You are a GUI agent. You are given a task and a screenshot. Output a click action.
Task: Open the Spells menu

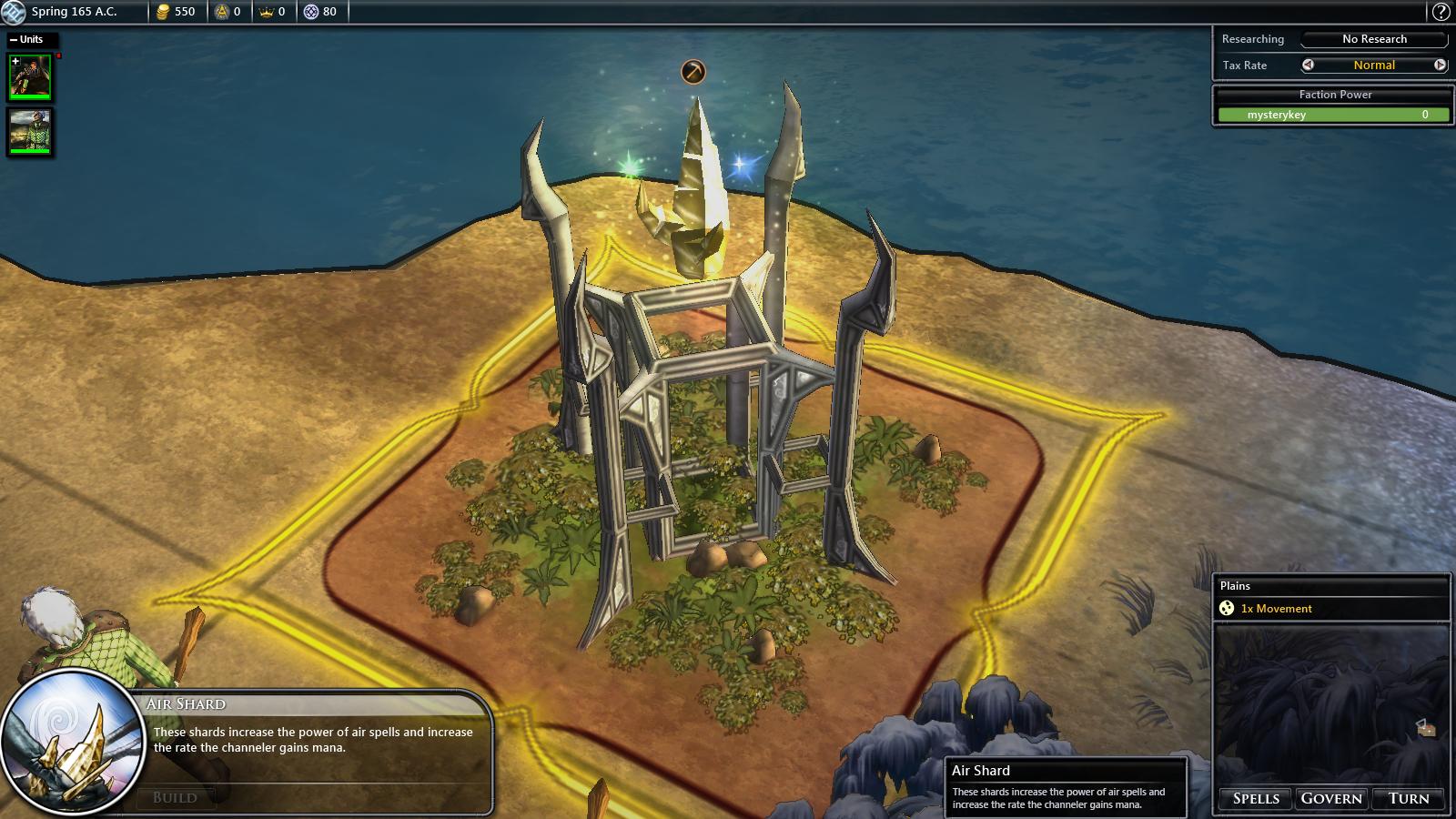1256,798
